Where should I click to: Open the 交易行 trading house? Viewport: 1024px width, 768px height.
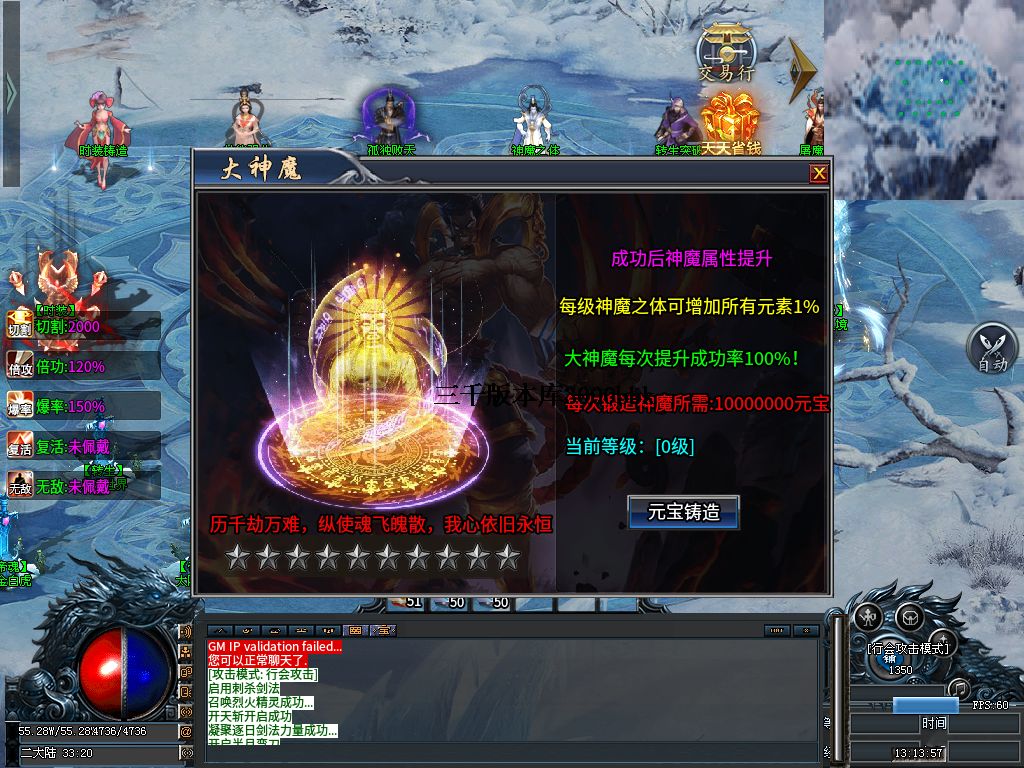click(x=727, y=53)
